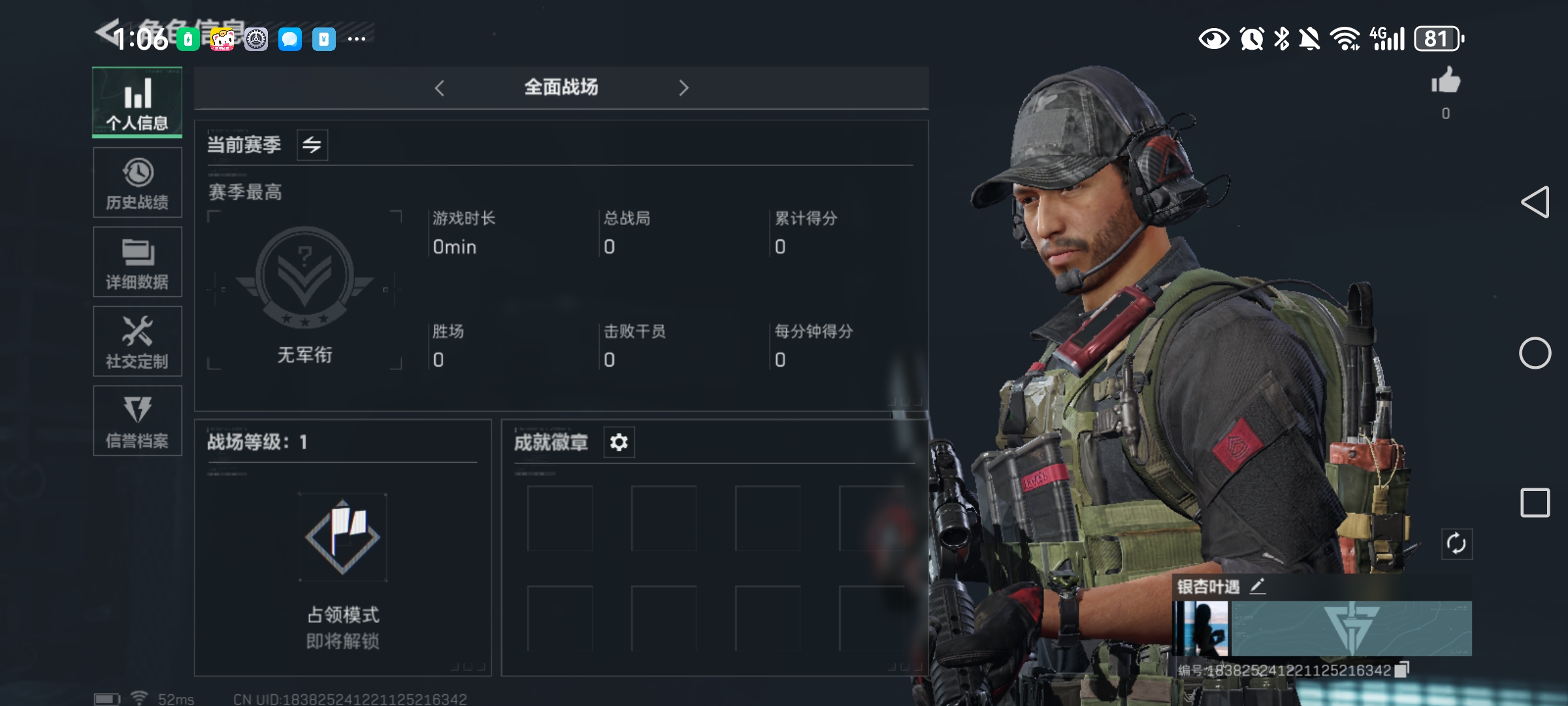This screenshot has height=706, width=1568.
Task: Toggle the 当前赛季 season swap button
Action: click(x=312, y=144)
